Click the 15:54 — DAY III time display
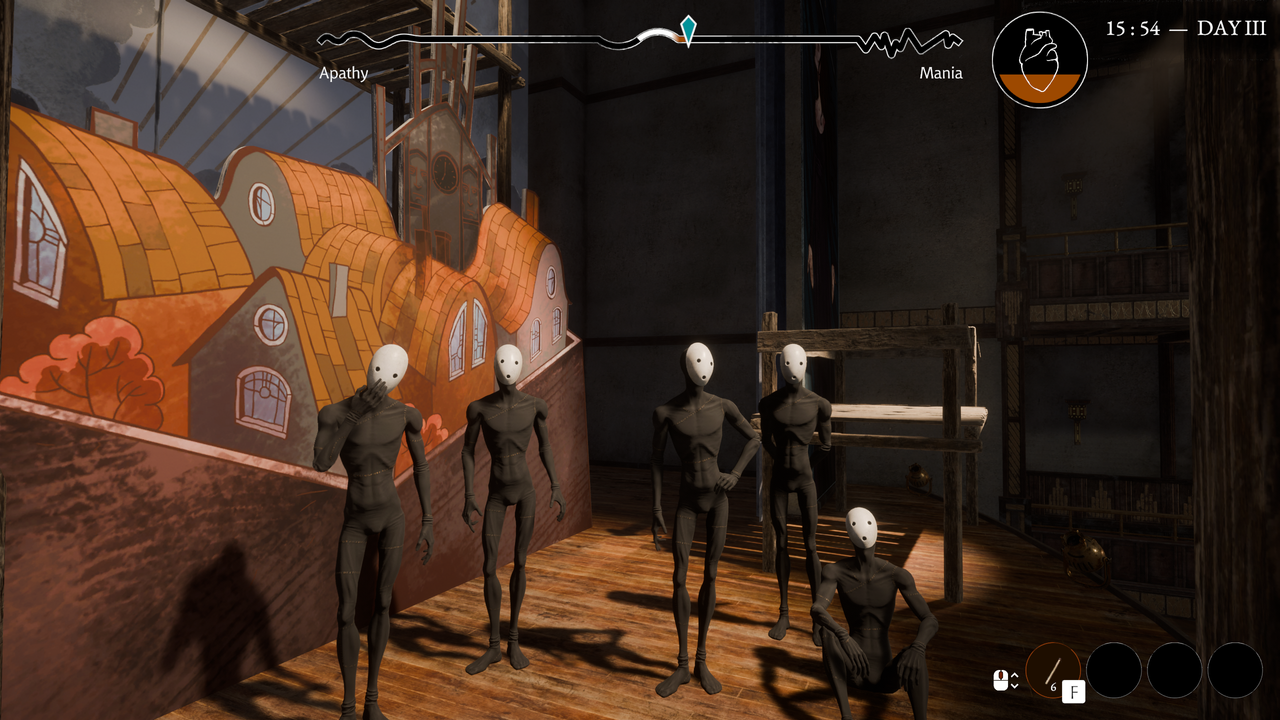 (x=1185, y=30)
